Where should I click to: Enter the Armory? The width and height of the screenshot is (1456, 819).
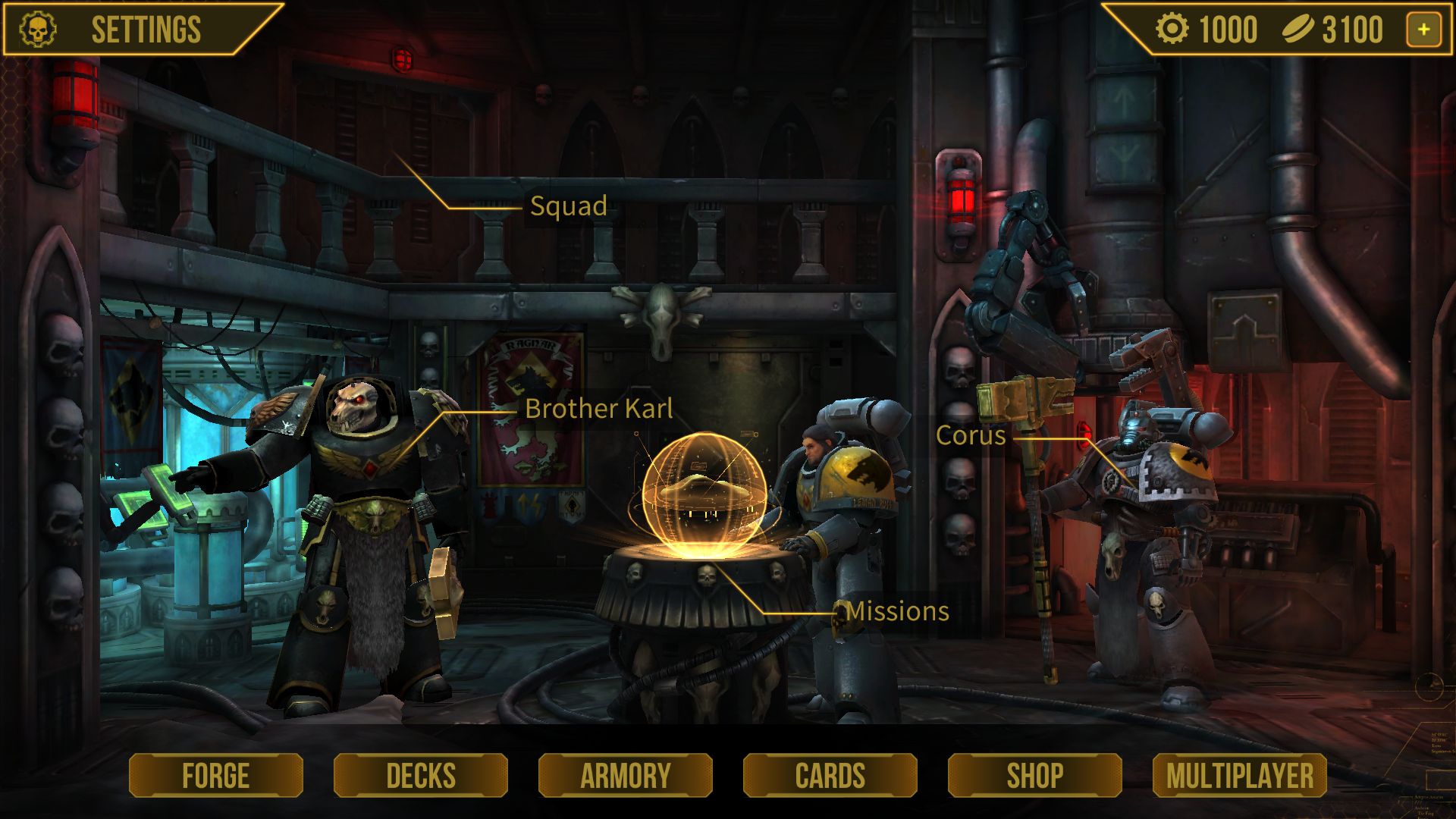click(x=626, y=775)
